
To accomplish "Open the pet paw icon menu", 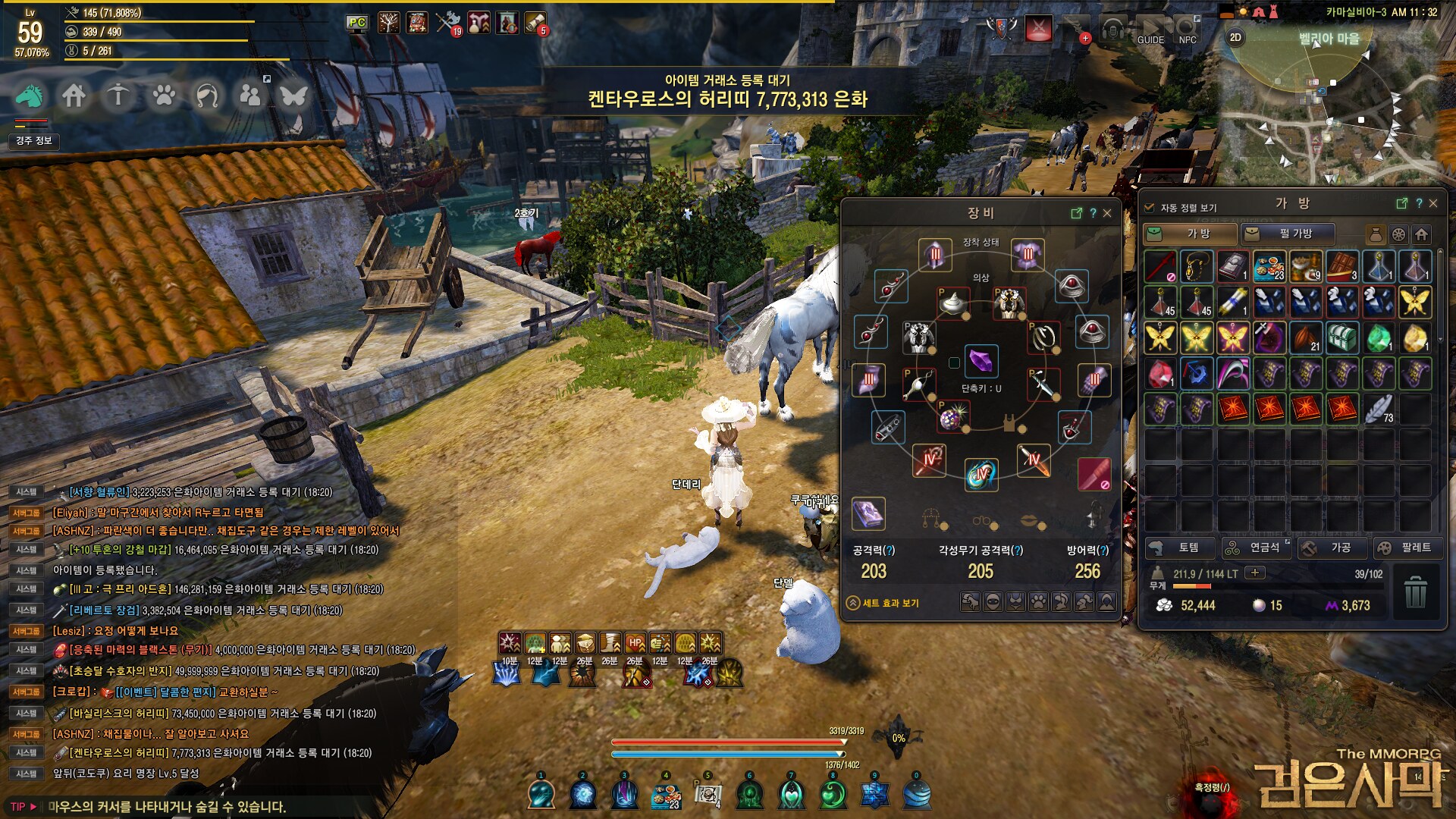I will pyautogui.click(x=163, y=96).
